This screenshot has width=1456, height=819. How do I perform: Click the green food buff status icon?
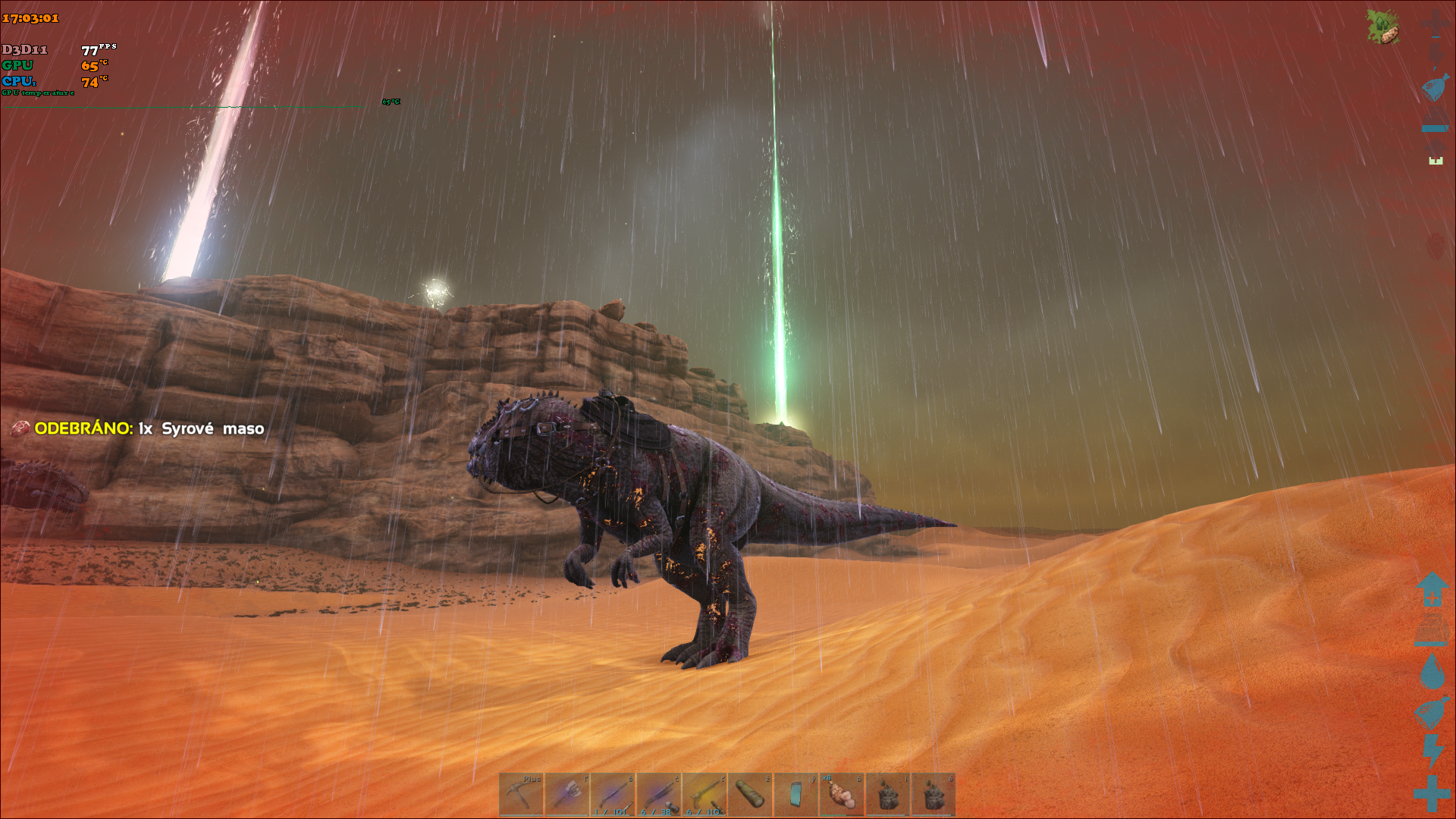(x=1382, y=27)
